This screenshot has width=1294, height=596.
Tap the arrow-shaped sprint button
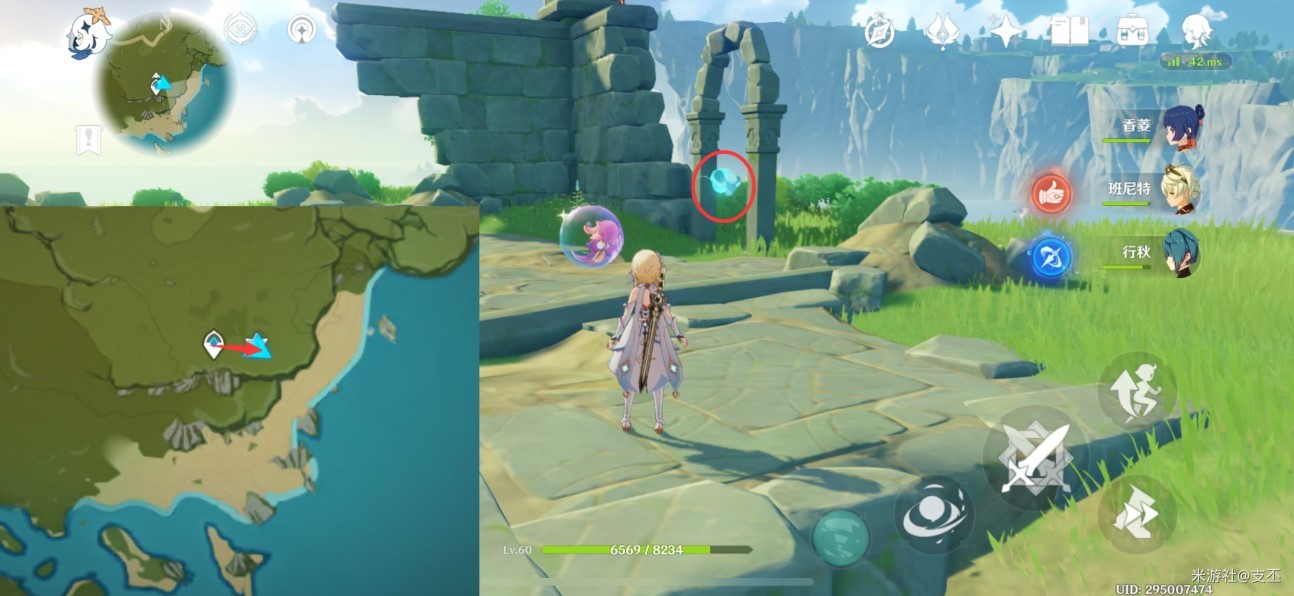pyautogui.click(x=1137, y=514)
